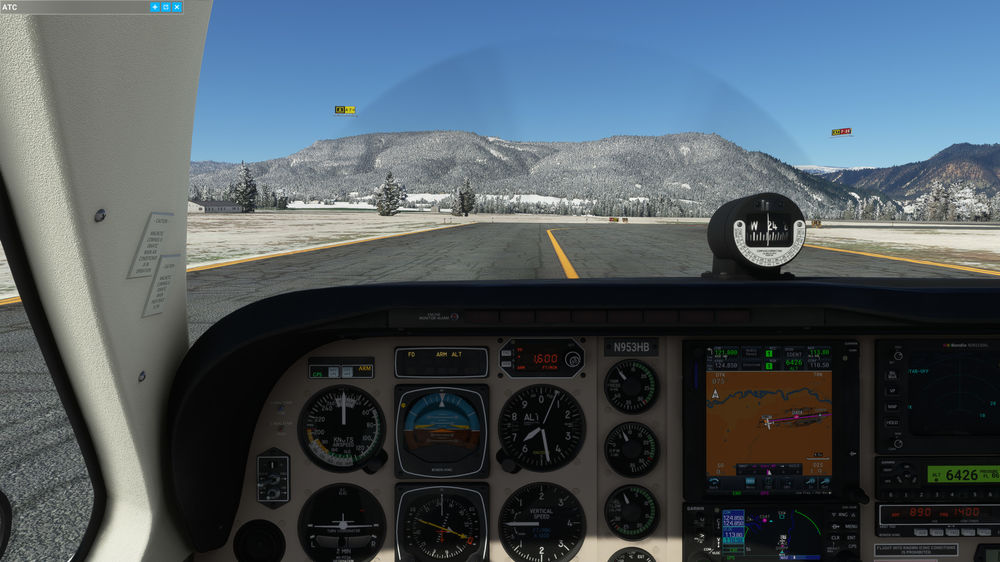The image size is (1000, 562).
Task: Pop out the ATC panel window
Action: click(x=166, y=7)
